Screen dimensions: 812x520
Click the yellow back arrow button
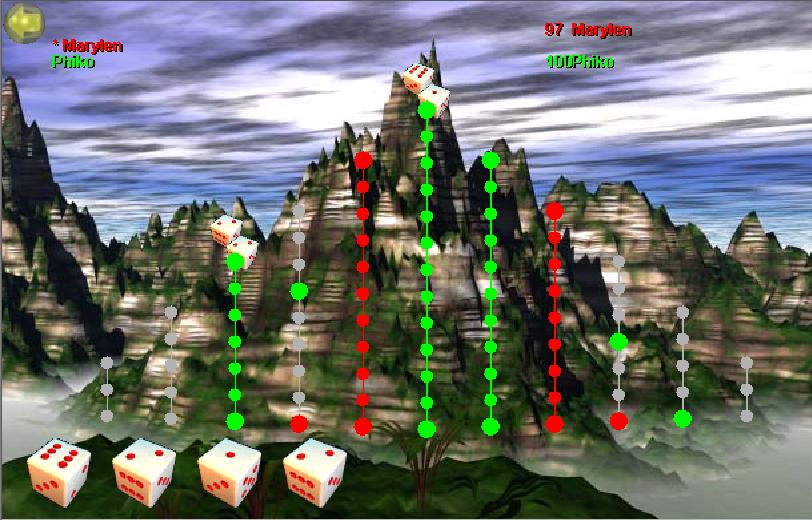click(22, 23)
